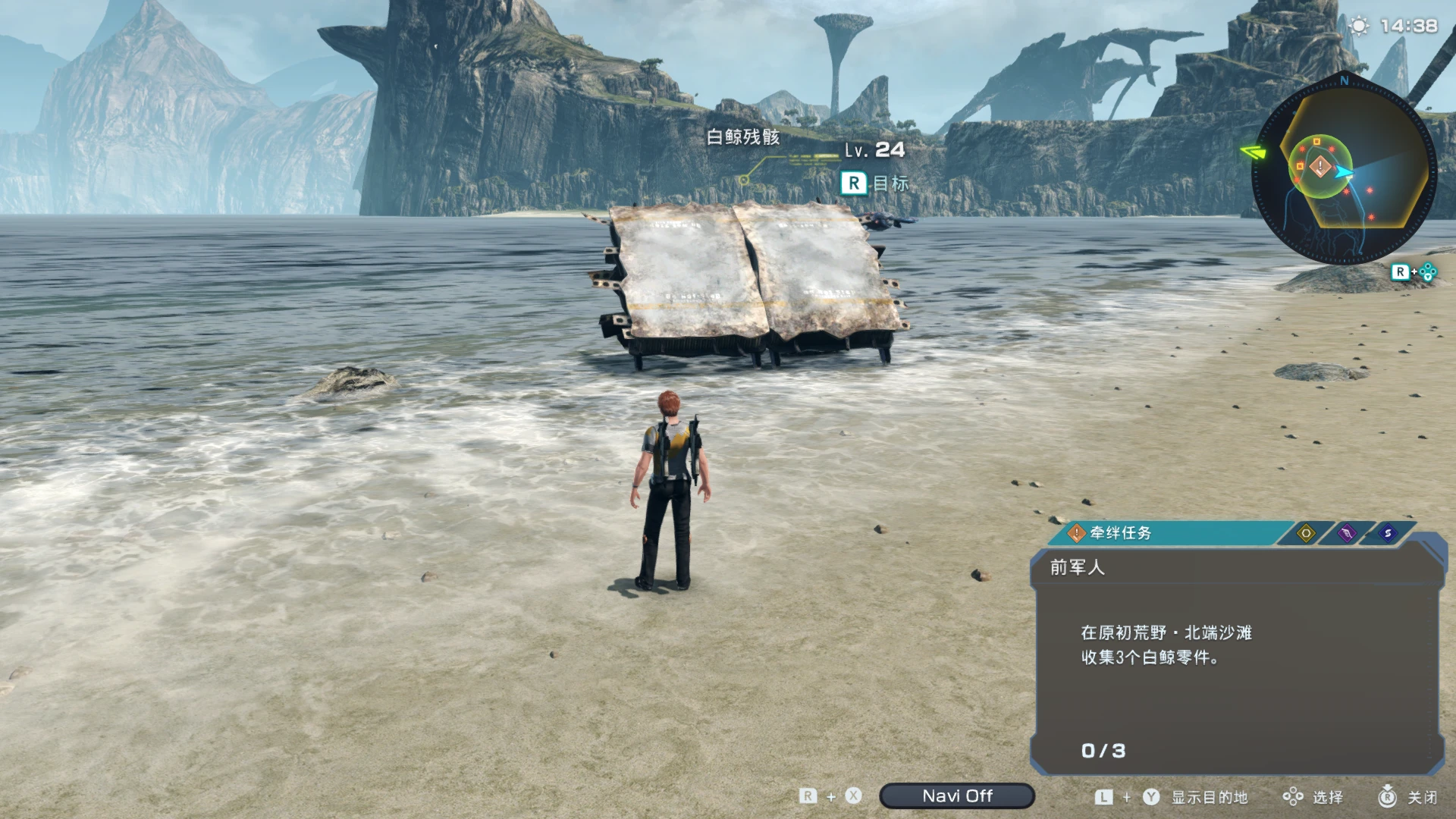Click the weather sun icon near the clock
Image resolution: width=1456 pixels, height=819 pixels.
1360,25
